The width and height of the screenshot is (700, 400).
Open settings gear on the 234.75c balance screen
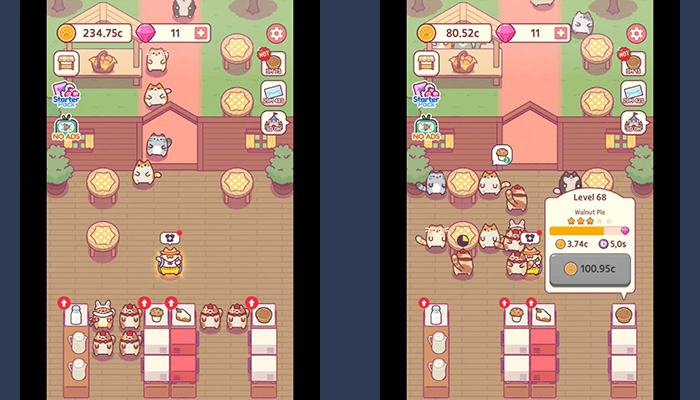(x=276, y=33)
